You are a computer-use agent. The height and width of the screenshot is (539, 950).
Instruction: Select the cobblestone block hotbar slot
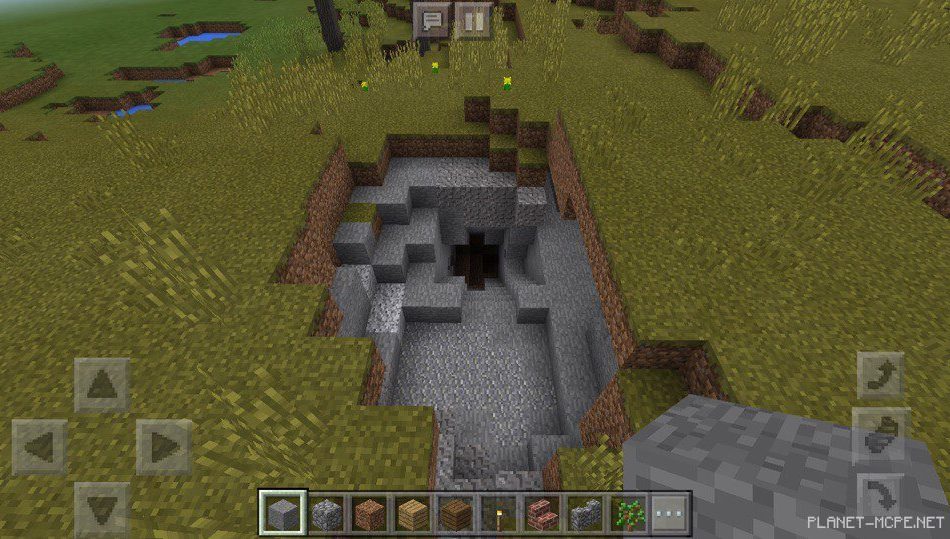(328, 514)
